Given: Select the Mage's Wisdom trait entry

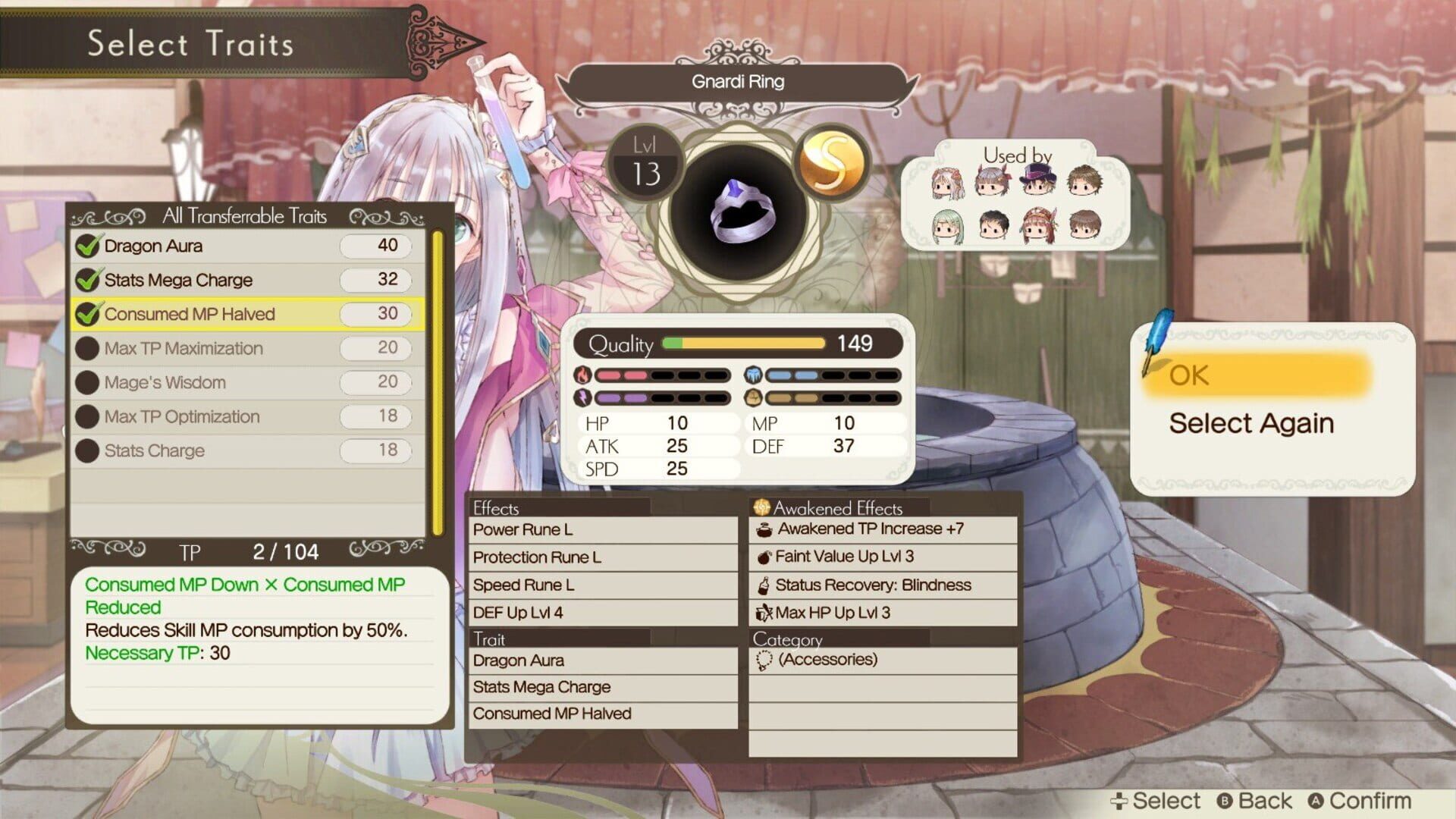Looking at the screenshot, I should coord(163,382).
